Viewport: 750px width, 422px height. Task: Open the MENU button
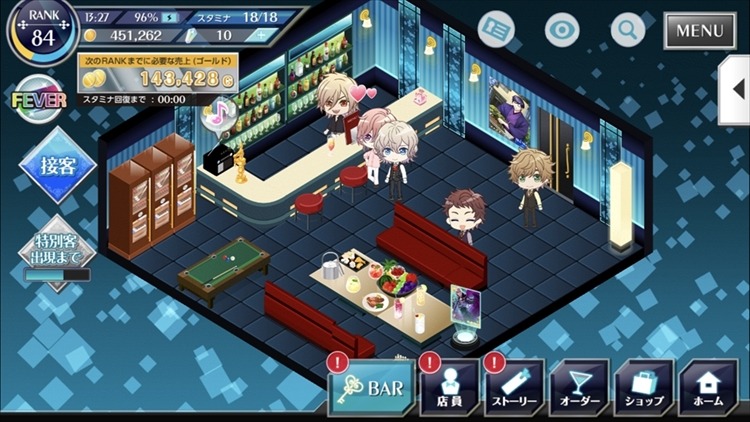point(699,30)
